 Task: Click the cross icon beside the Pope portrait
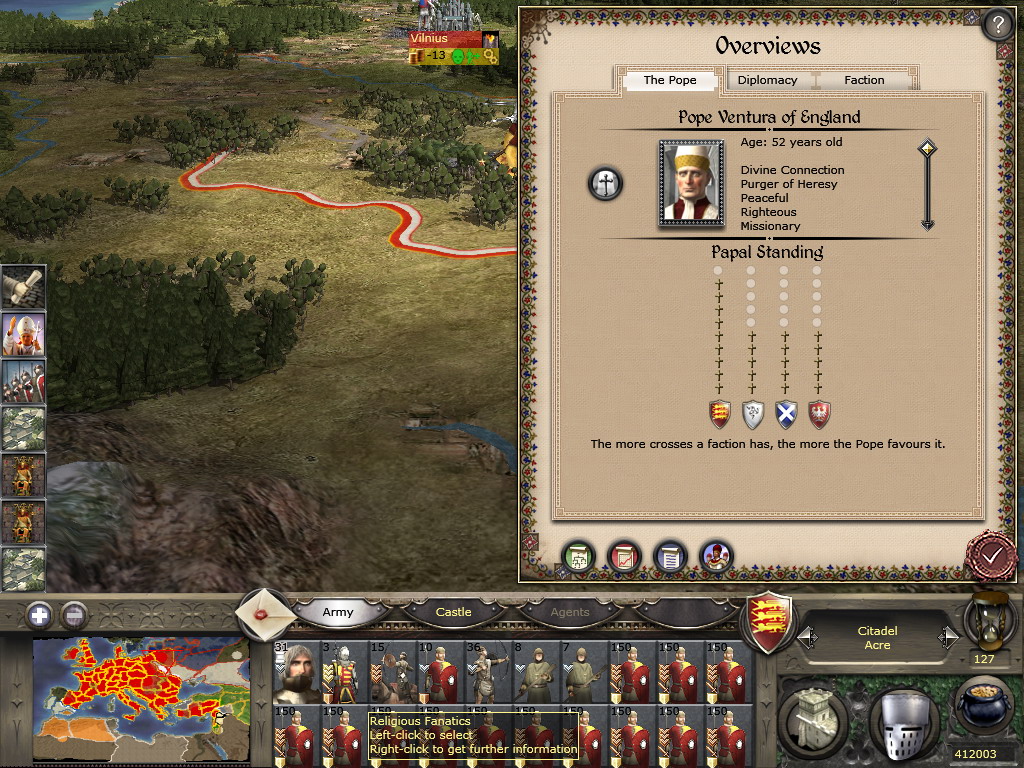(605, 184)
